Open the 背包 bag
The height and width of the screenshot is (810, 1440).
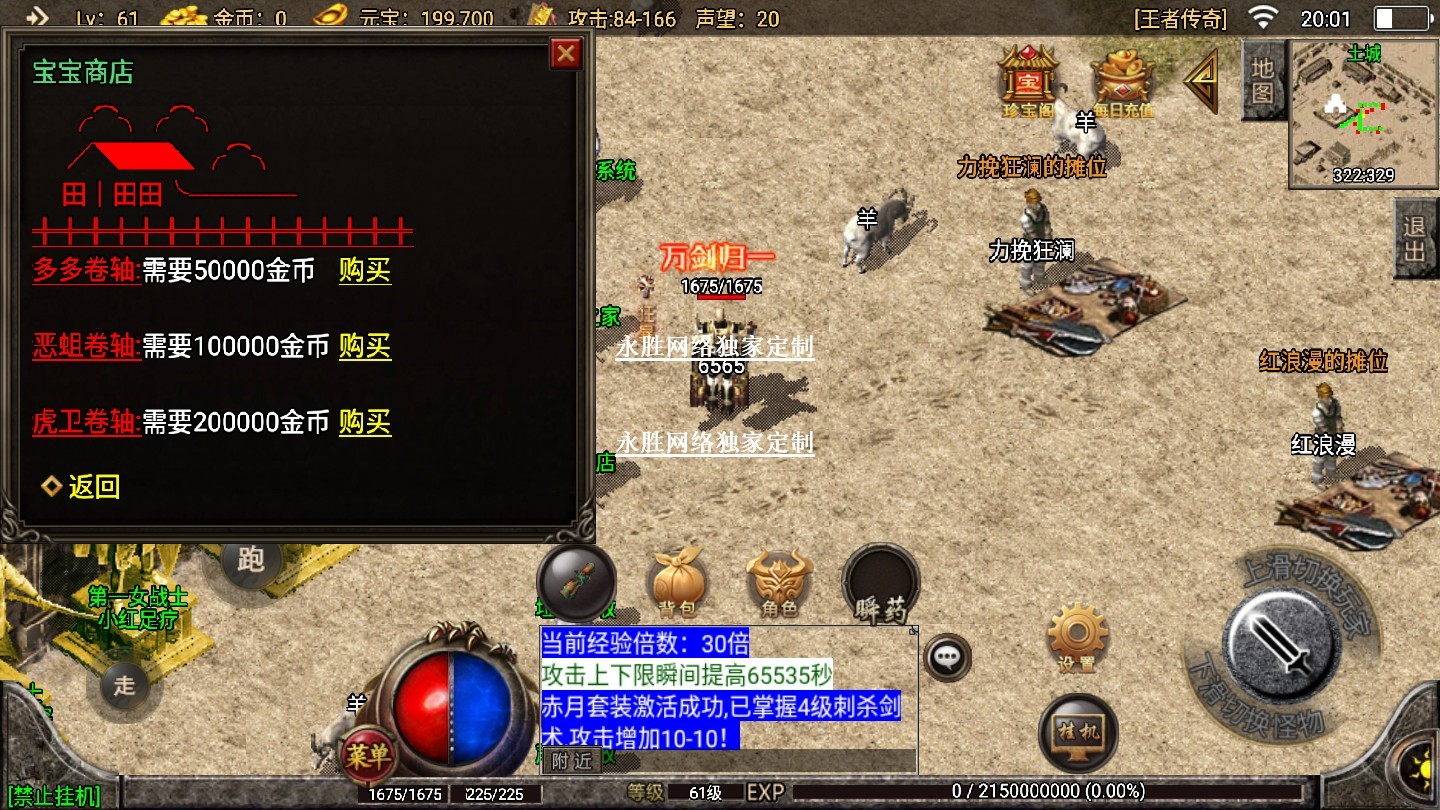(677, 584)
